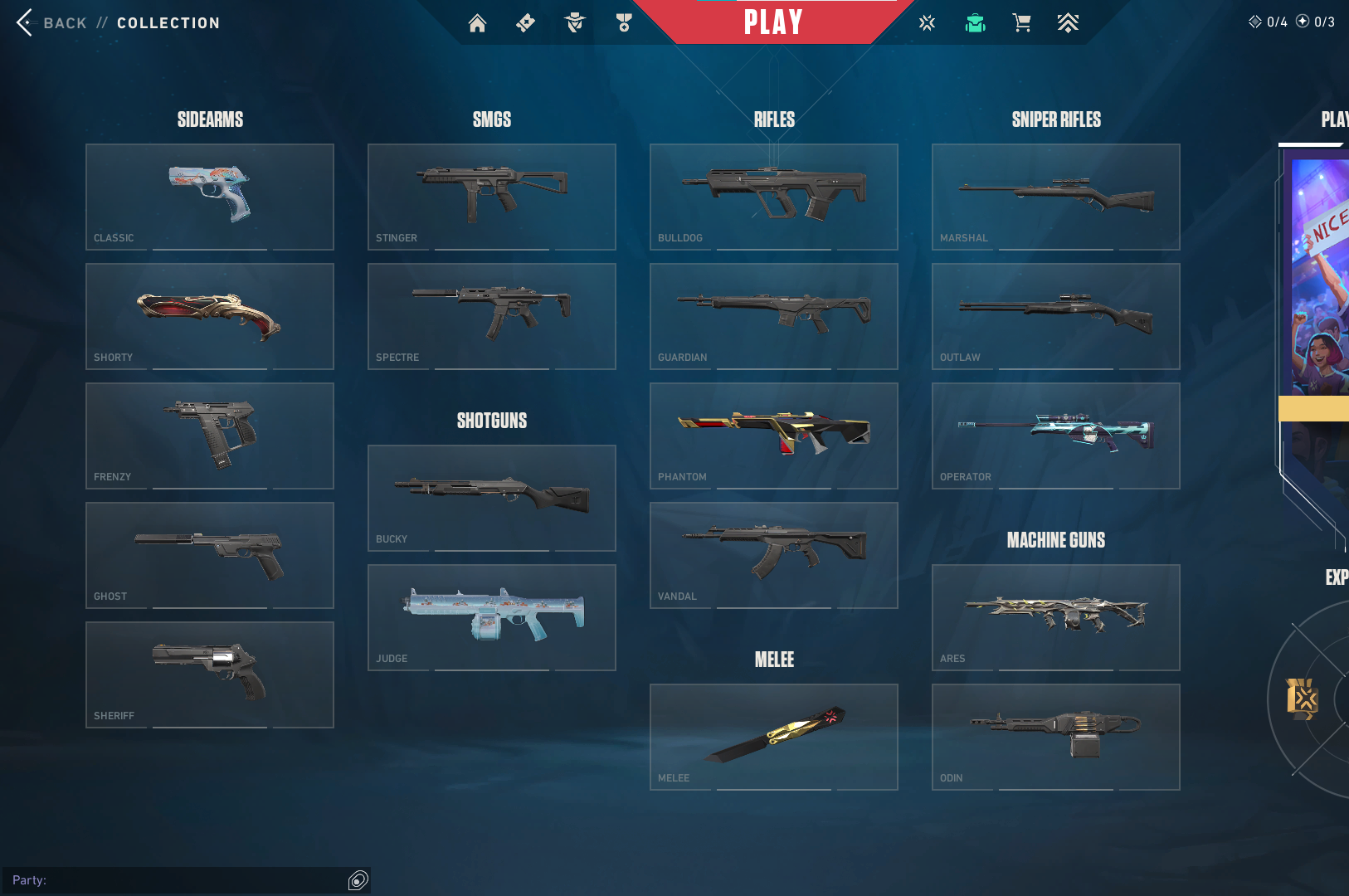The image size is (1349, 896).
Task: Open the Operator sniper tile
Action: pyautogui.click(x=1056, y=436)
